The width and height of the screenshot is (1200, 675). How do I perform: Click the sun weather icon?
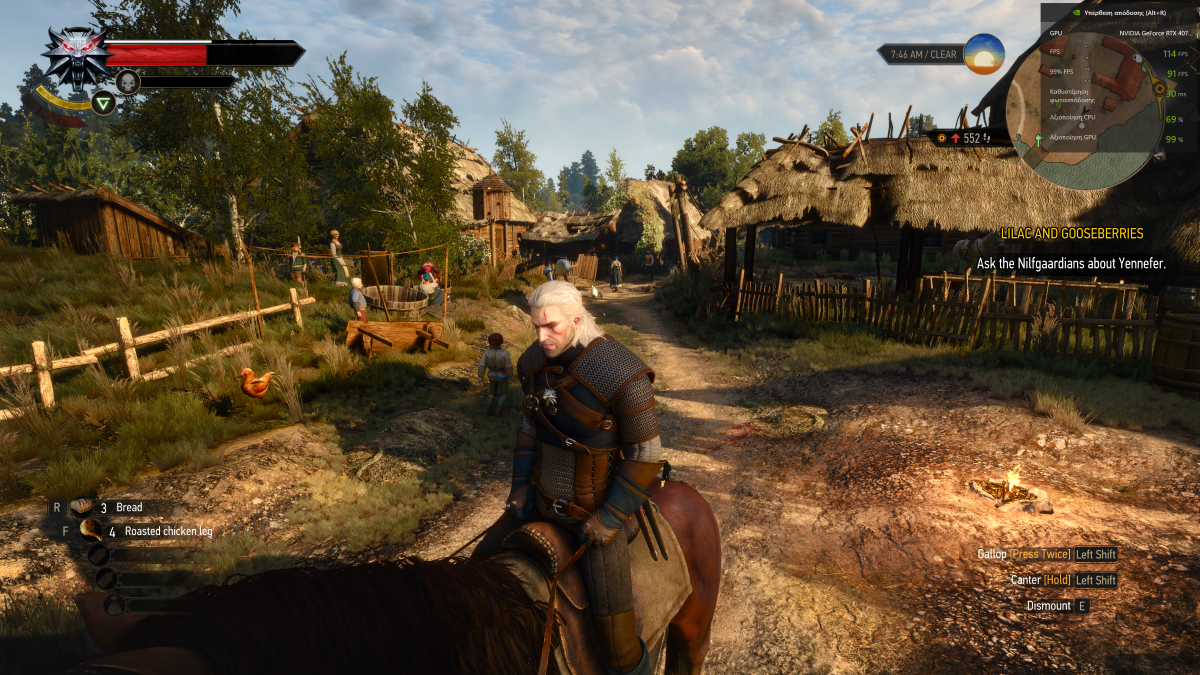[x=983, y=54]
